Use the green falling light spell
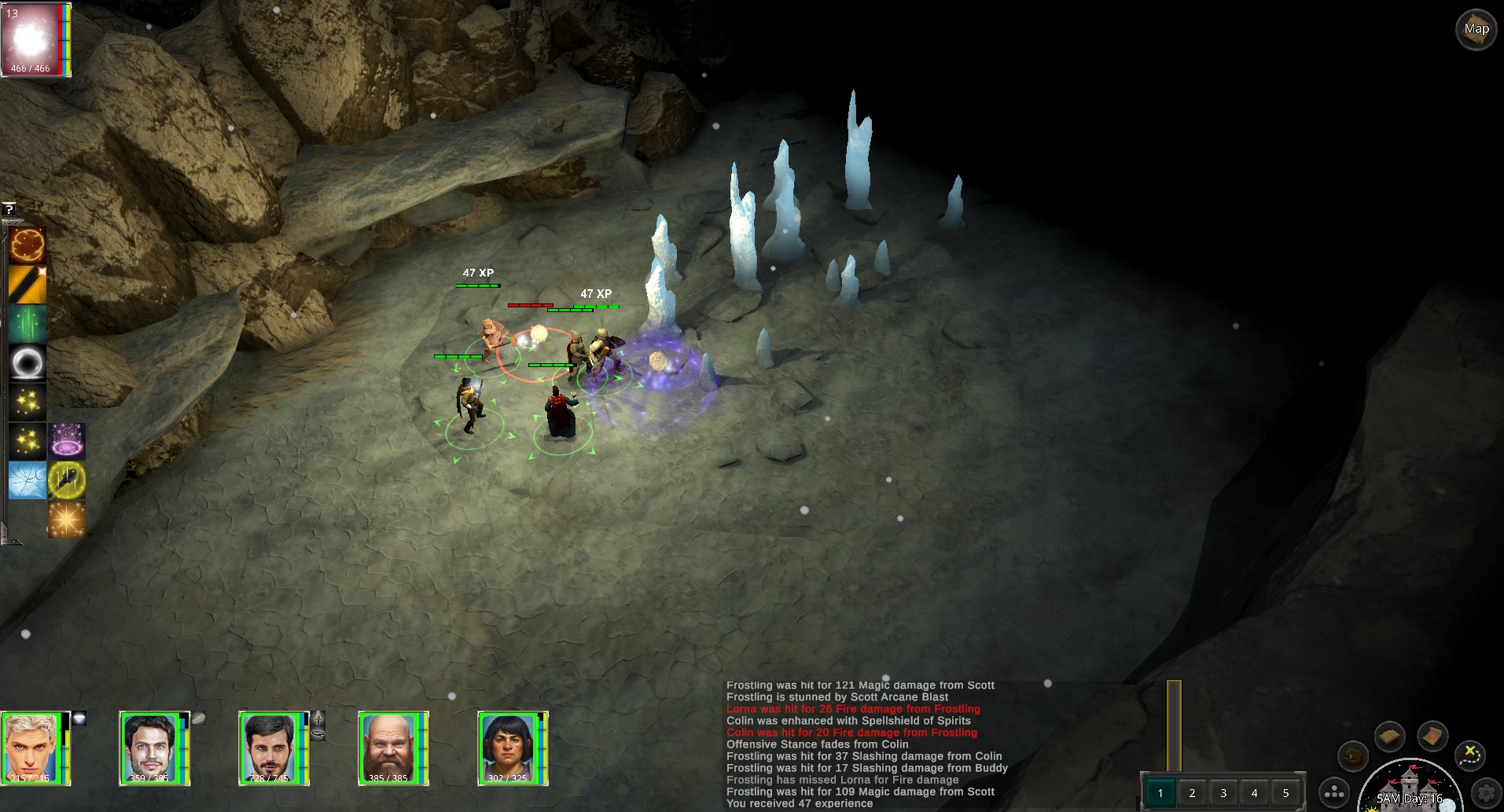 click(28, 324)
